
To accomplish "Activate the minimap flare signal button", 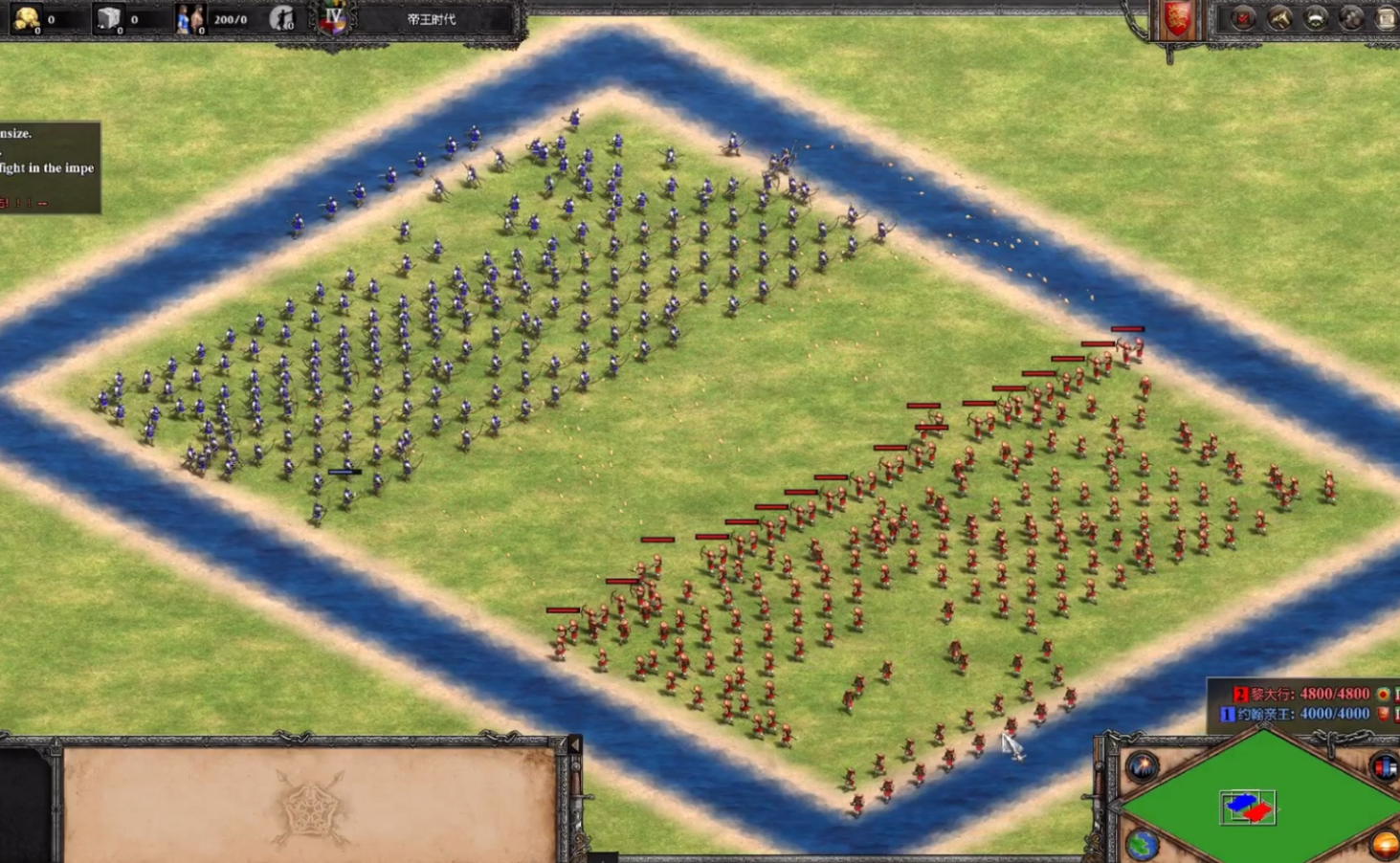I will (1142, 766).
